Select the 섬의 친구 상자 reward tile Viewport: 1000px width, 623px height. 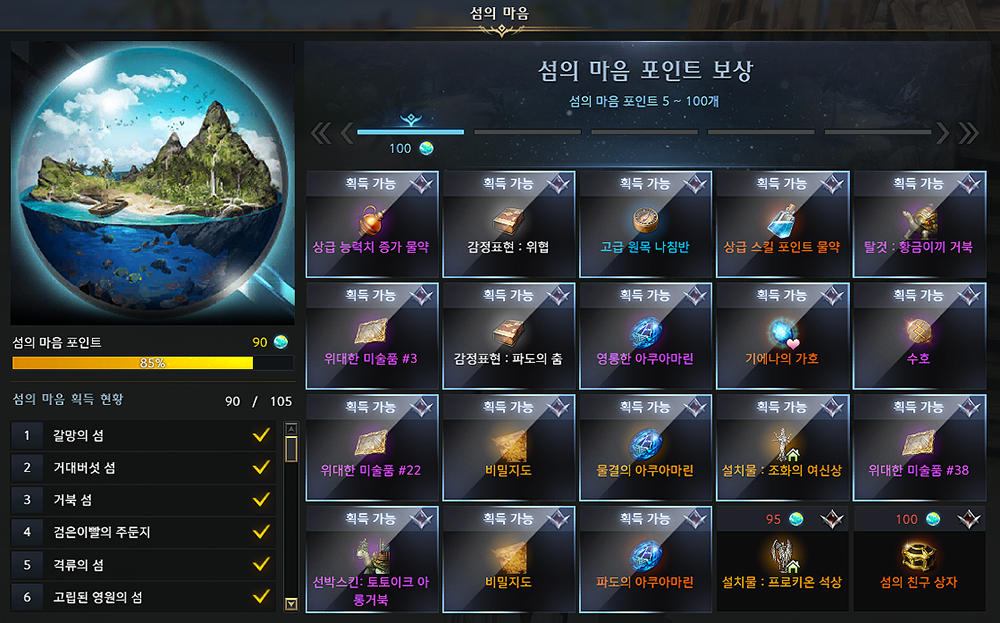tap(918, 560)
